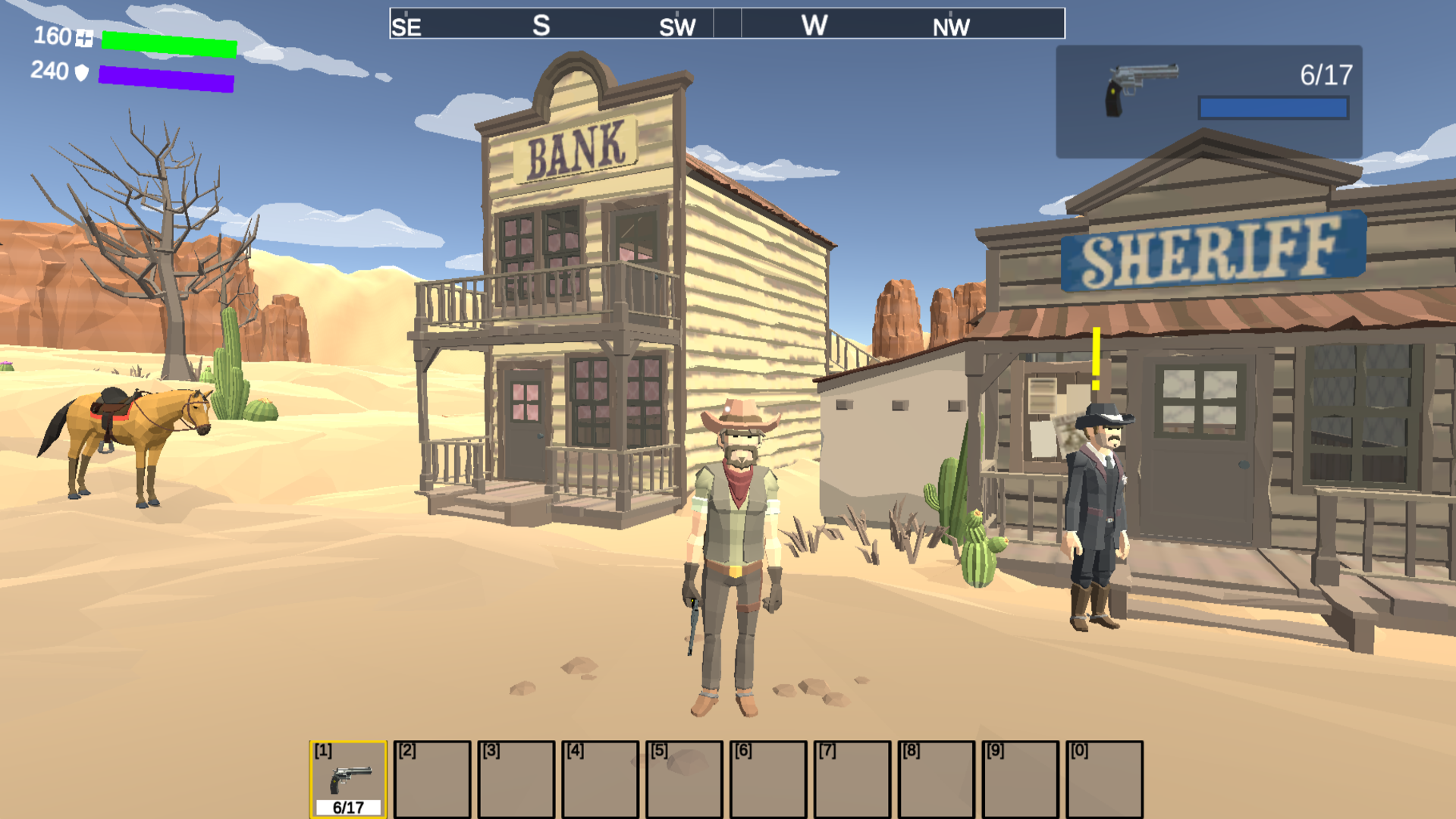1456x819 pixels.
Task: Click the W marker on the compass
Action: 815,26
